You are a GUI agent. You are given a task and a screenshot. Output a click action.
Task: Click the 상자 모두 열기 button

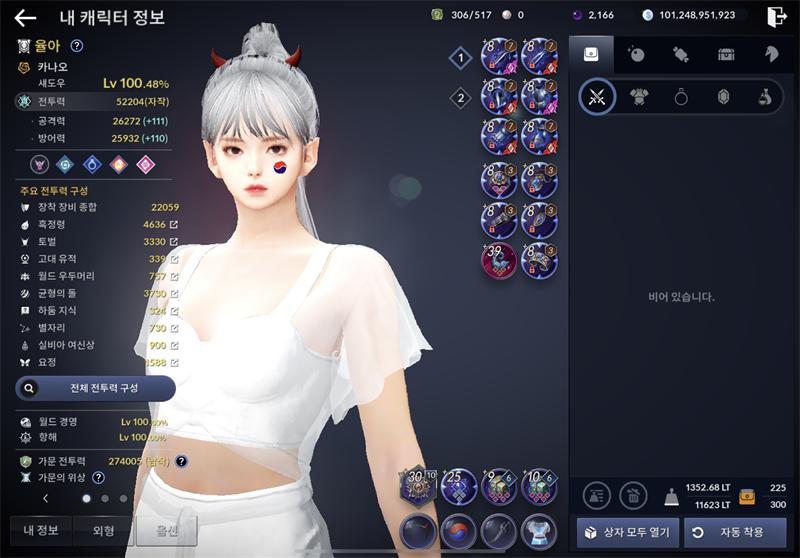coord(628,532)
